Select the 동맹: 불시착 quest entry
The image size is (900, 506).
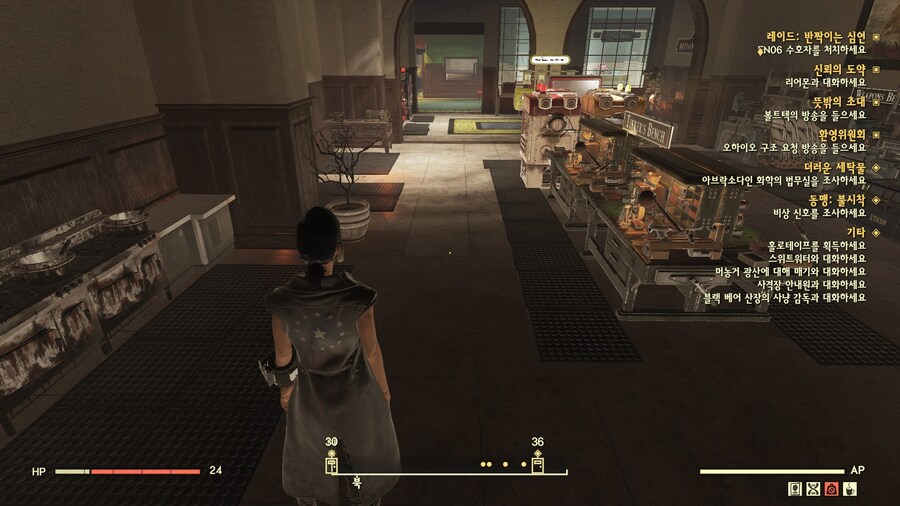834,200
